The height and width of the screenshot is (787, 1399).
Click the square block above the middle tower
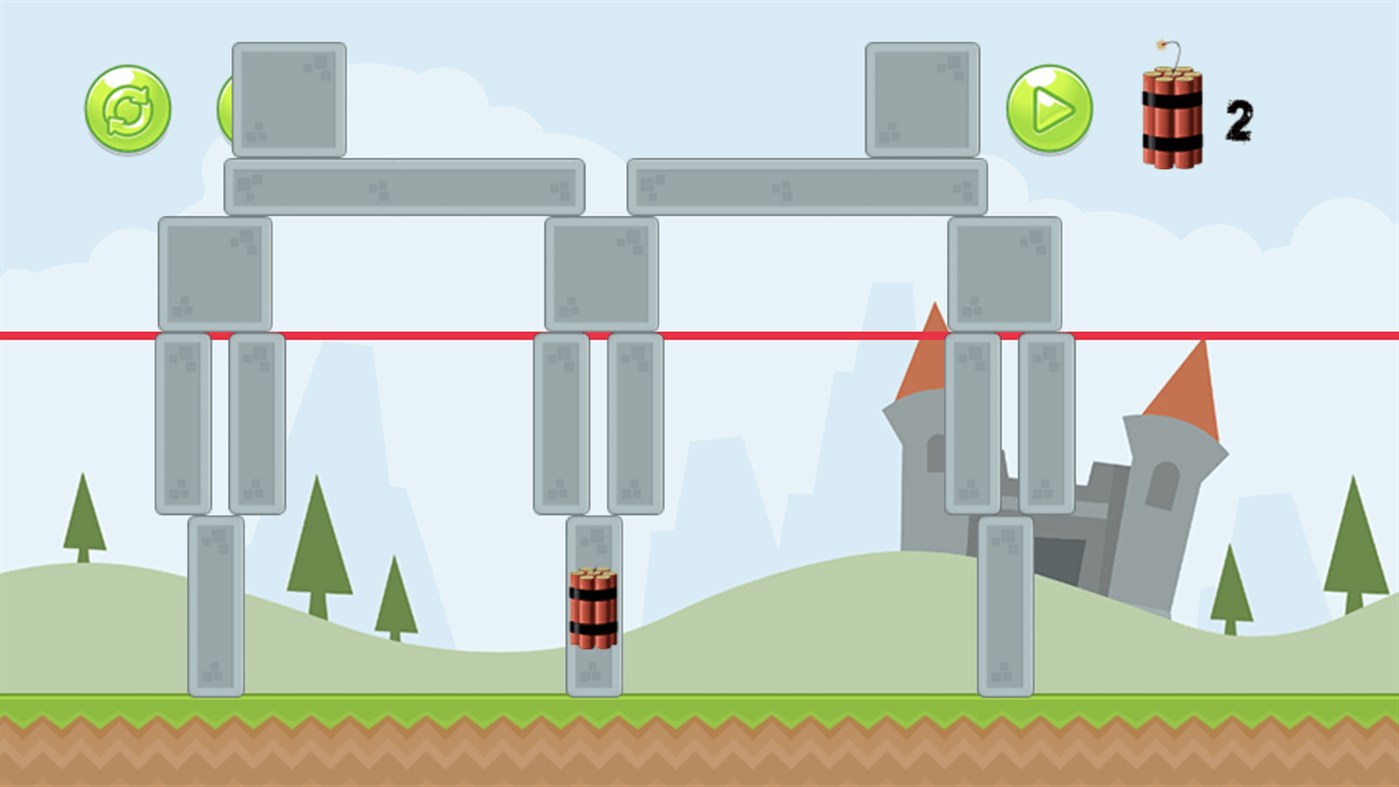point(601,272)
